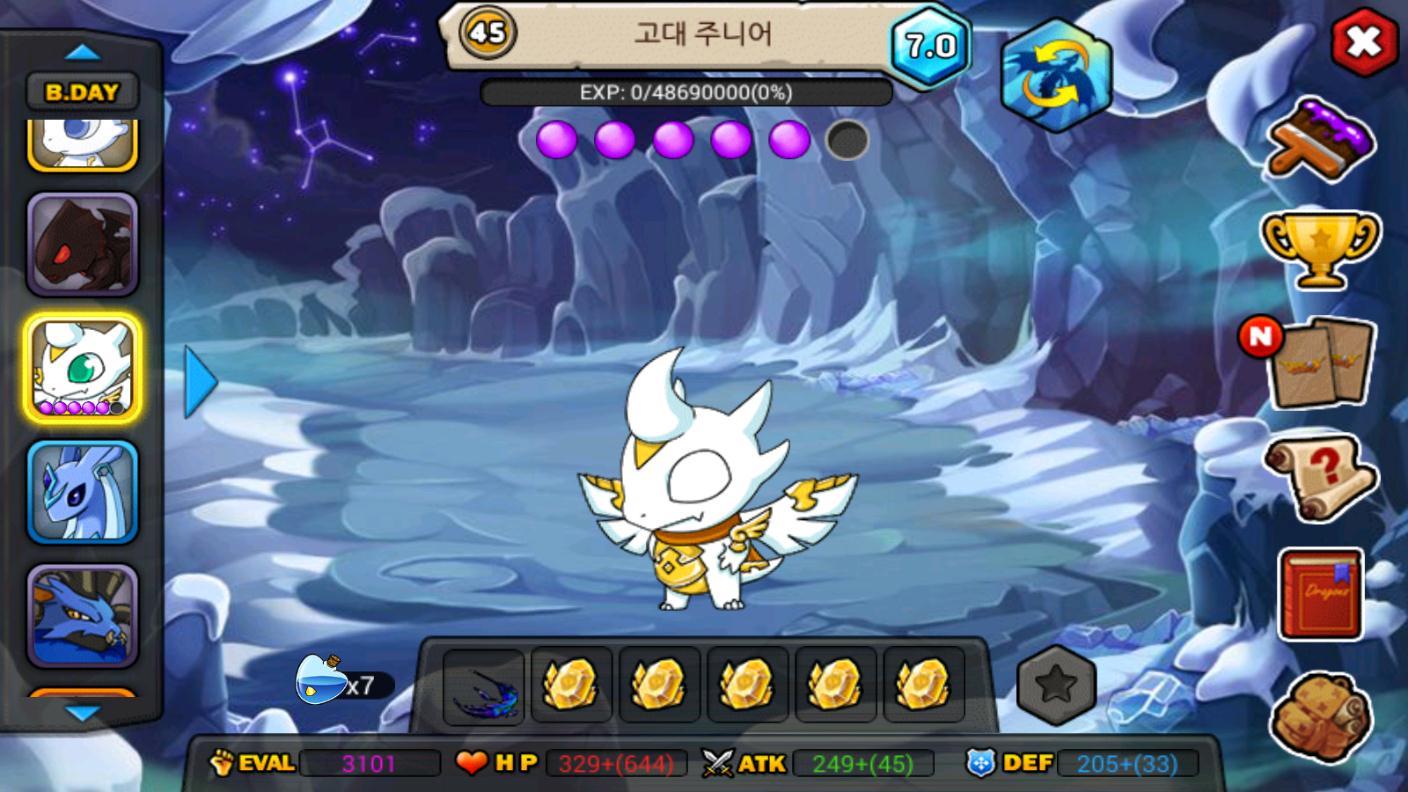Tap the dragon swap hexagon icon
This screenshot has height=792, width=1408.
click(1055, 75)
